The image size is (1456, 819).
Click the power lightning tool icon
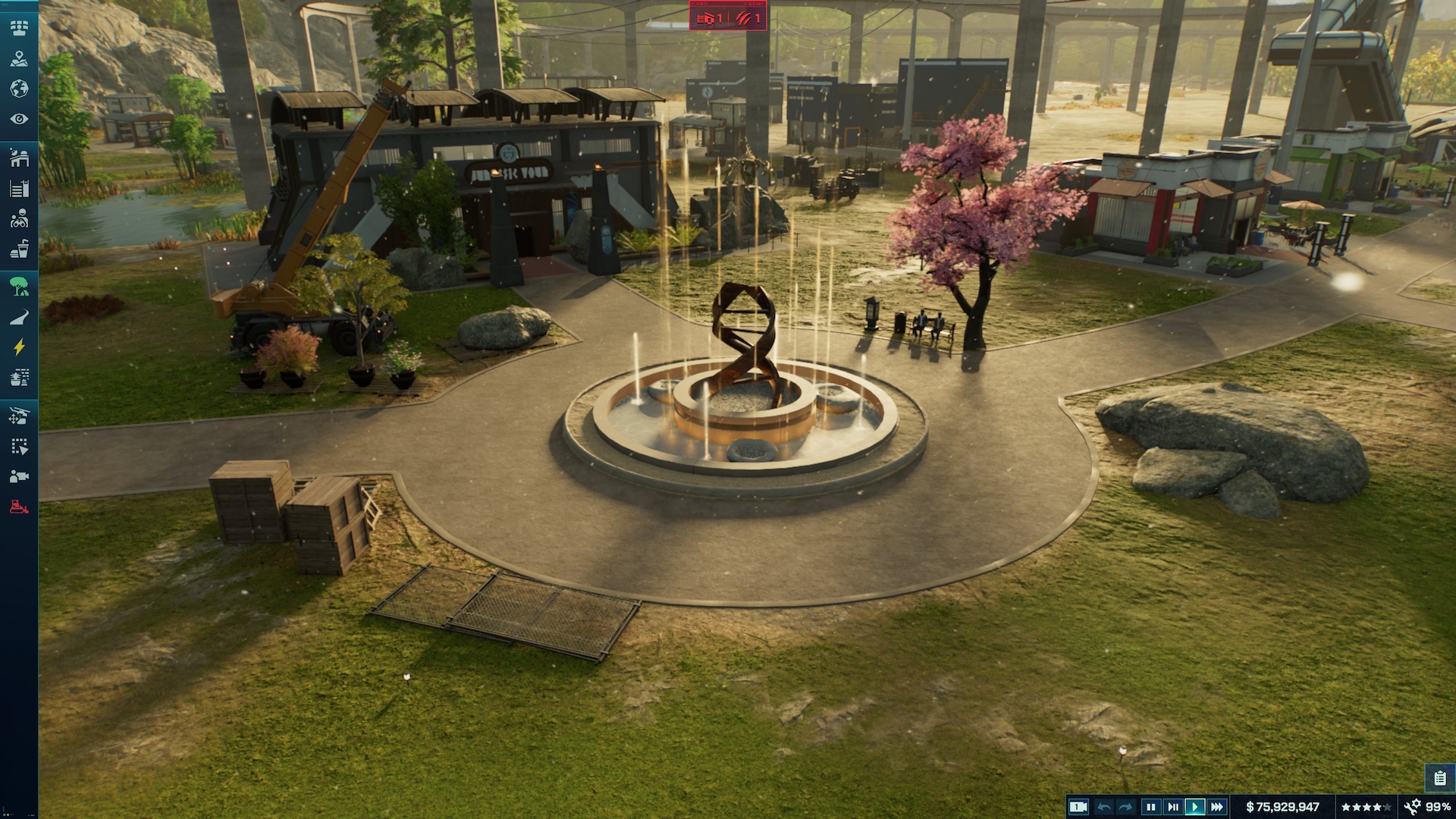click(x=19, y=347)
